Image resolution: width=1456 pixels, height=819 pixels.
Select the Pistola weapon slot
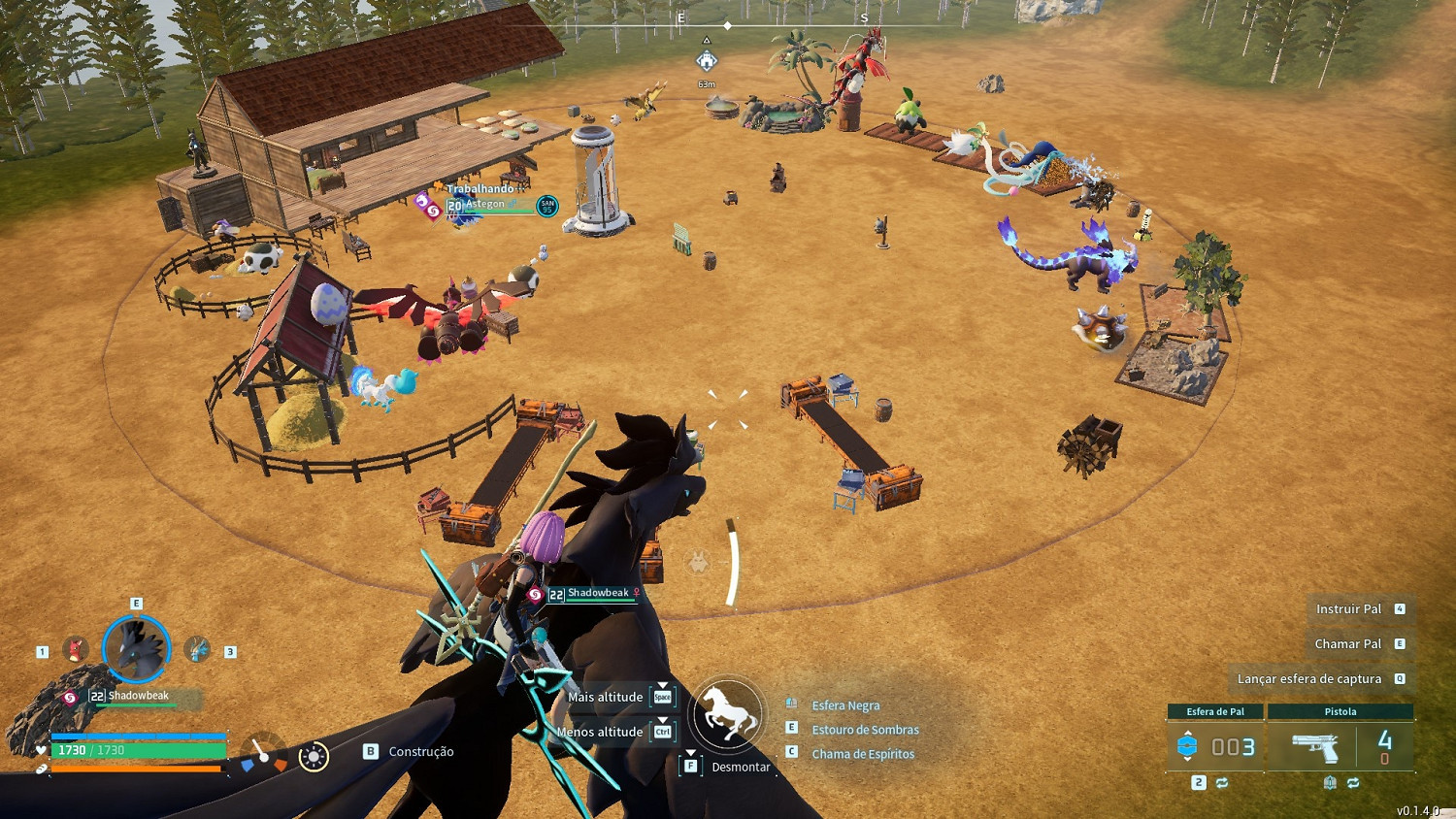tap(1340, 746)
